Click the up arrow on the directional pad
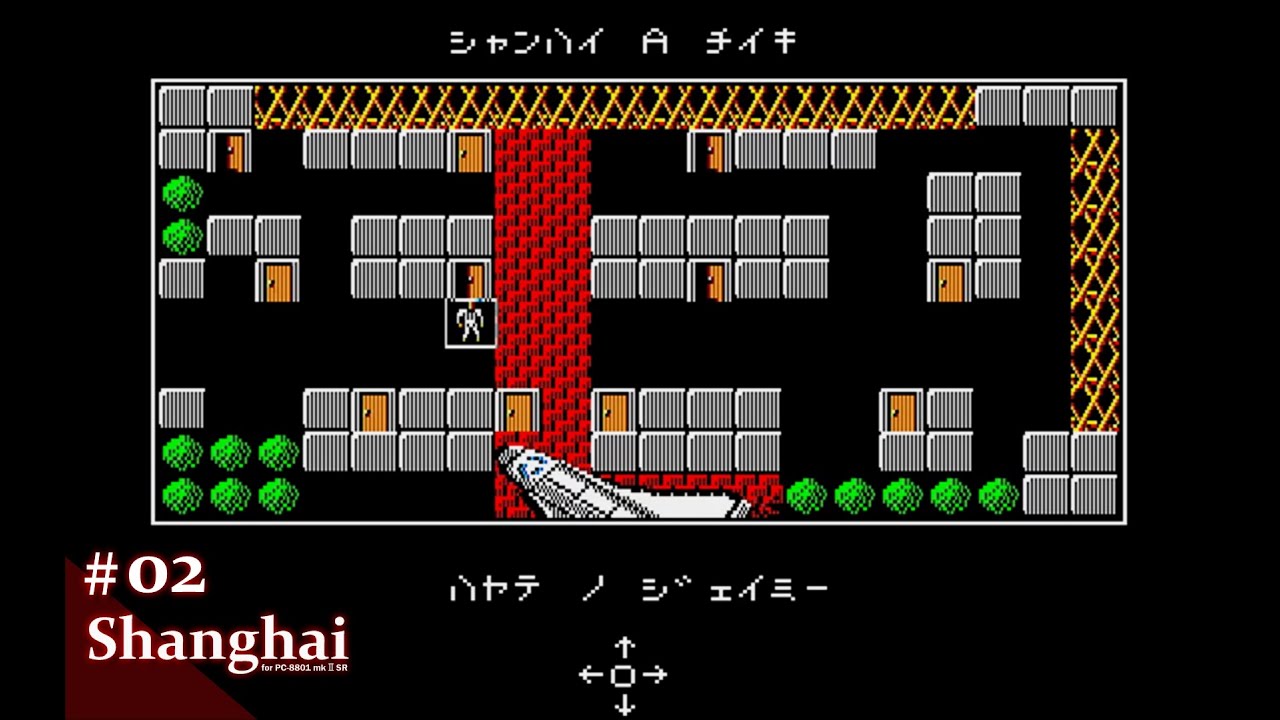 (627, 646)
